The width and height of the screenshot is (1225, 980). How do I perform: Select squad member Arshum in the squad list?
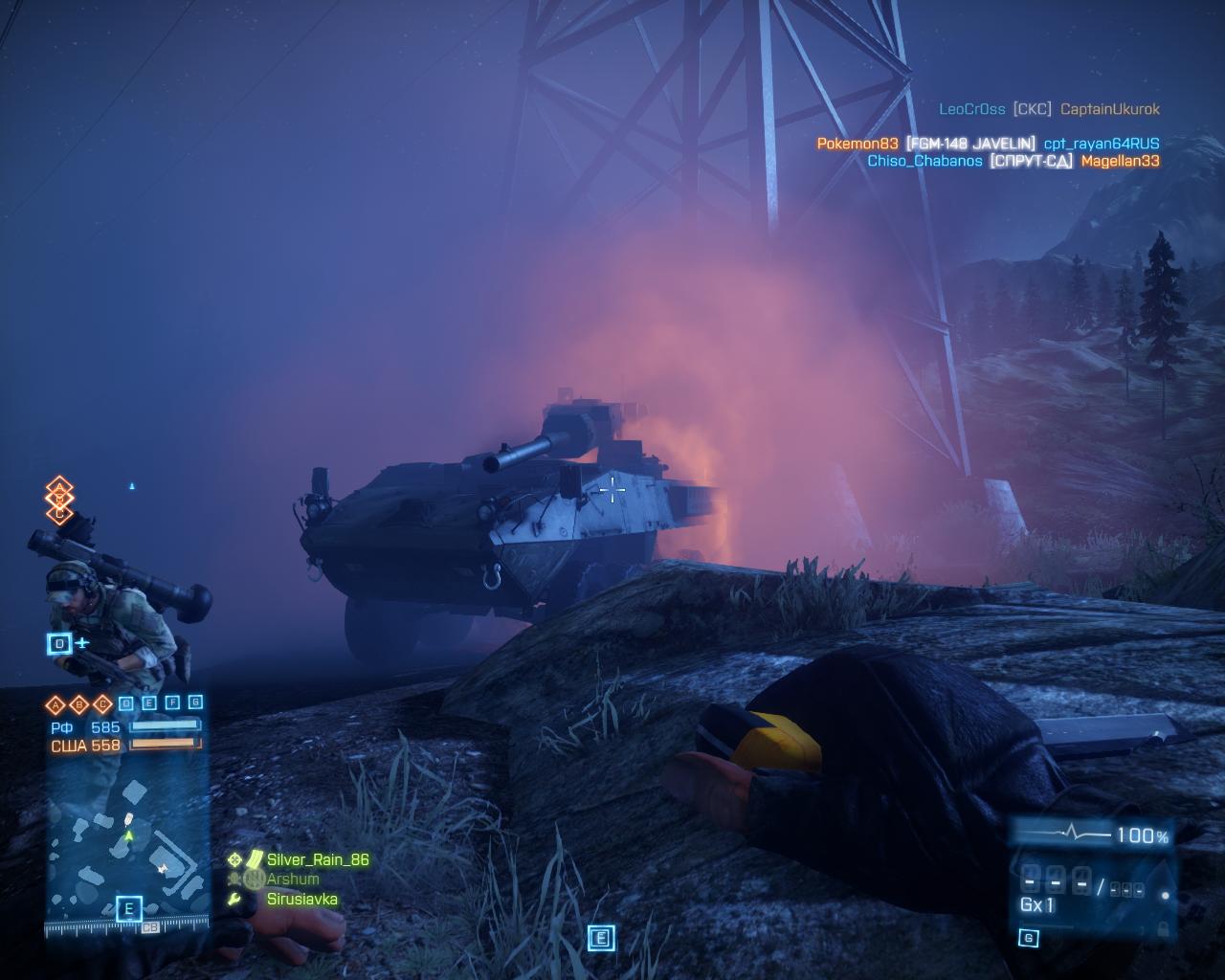tap(293, 879)
